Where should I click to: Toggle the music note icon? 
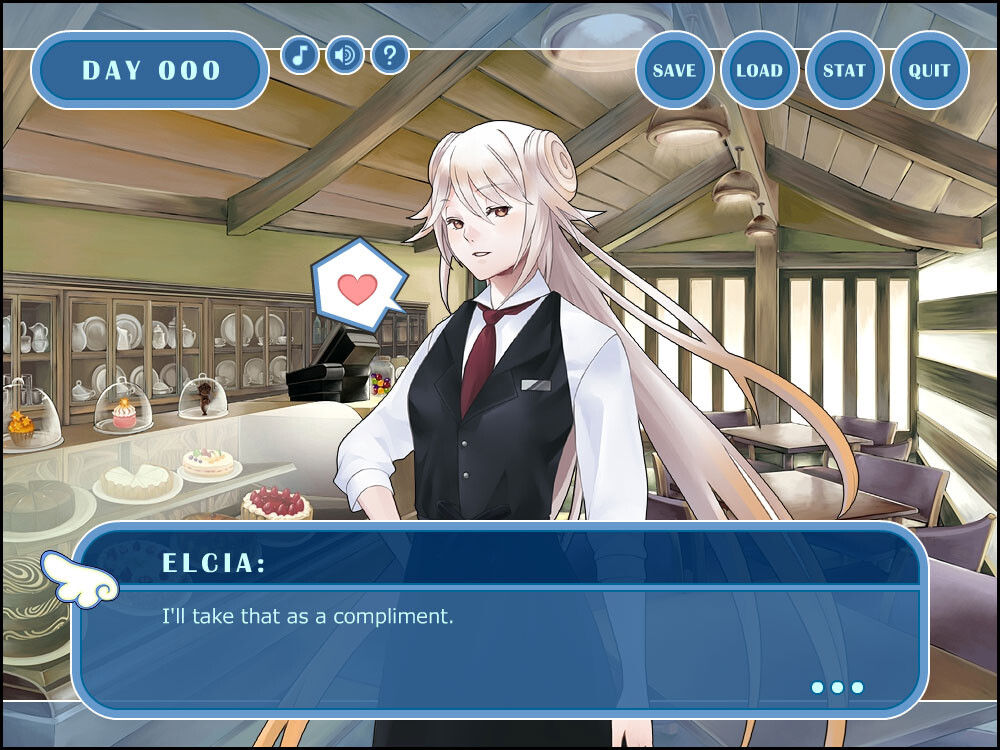300,54
